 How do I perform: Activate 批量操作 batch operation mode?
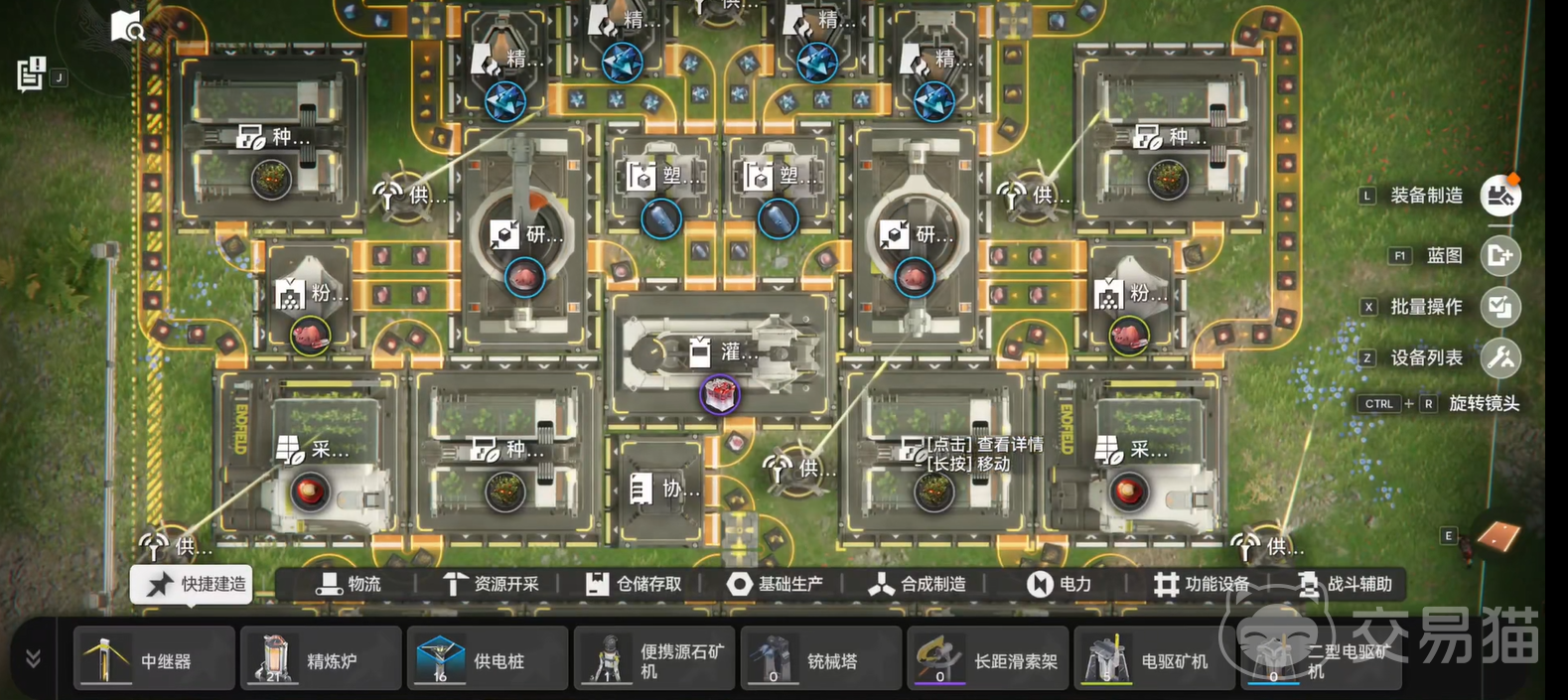pyautogui.click(x=1499, y=307)
